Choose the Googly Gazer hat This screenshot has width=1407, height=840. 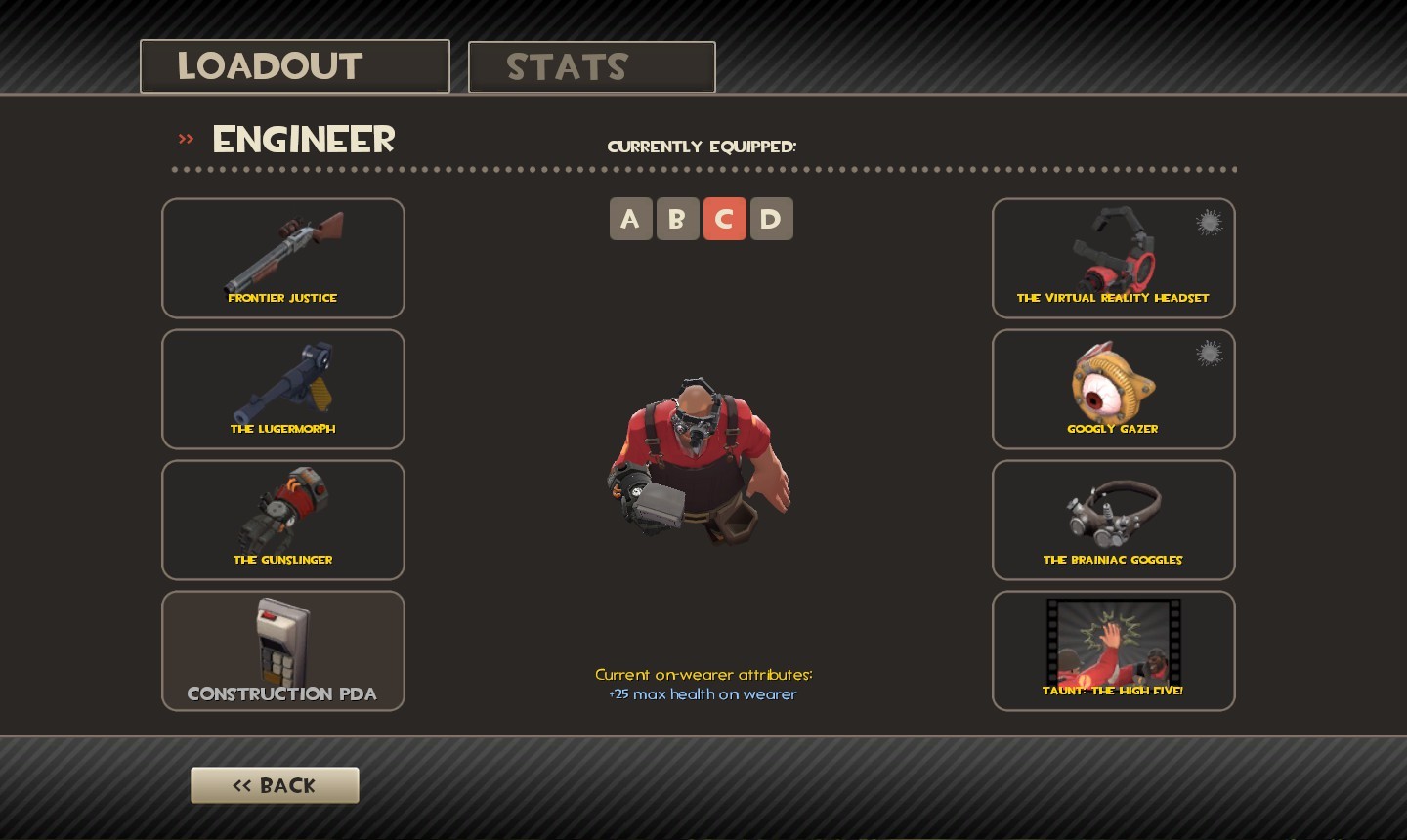click(1113, 389)
